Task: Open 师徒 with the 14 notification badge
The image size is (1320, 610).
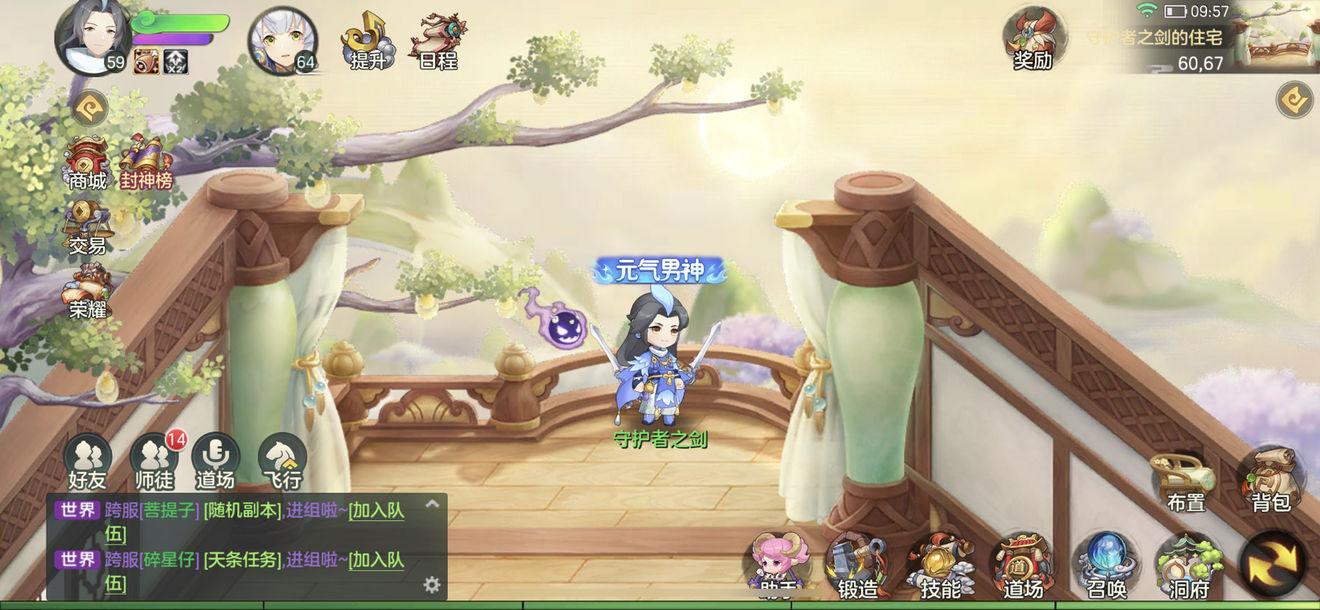Action: pyautogui.click(x=153, y=462)
